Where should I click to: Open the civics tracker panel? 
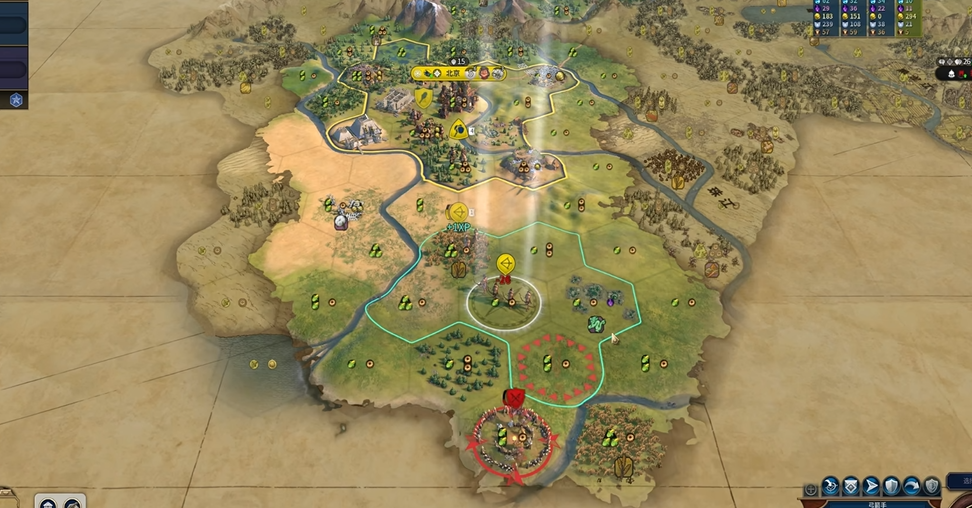pos(13,70)
